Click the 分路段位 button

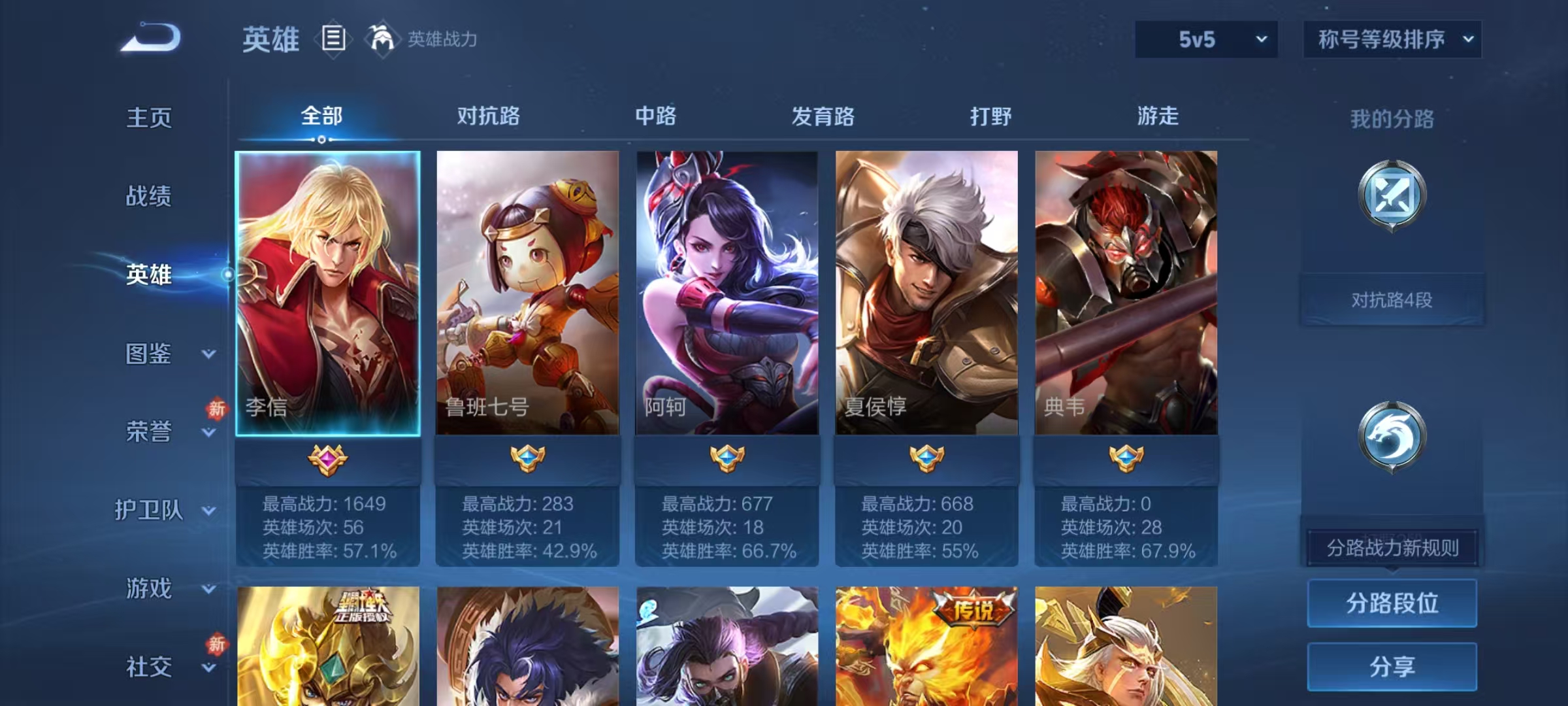(1392, 603)
